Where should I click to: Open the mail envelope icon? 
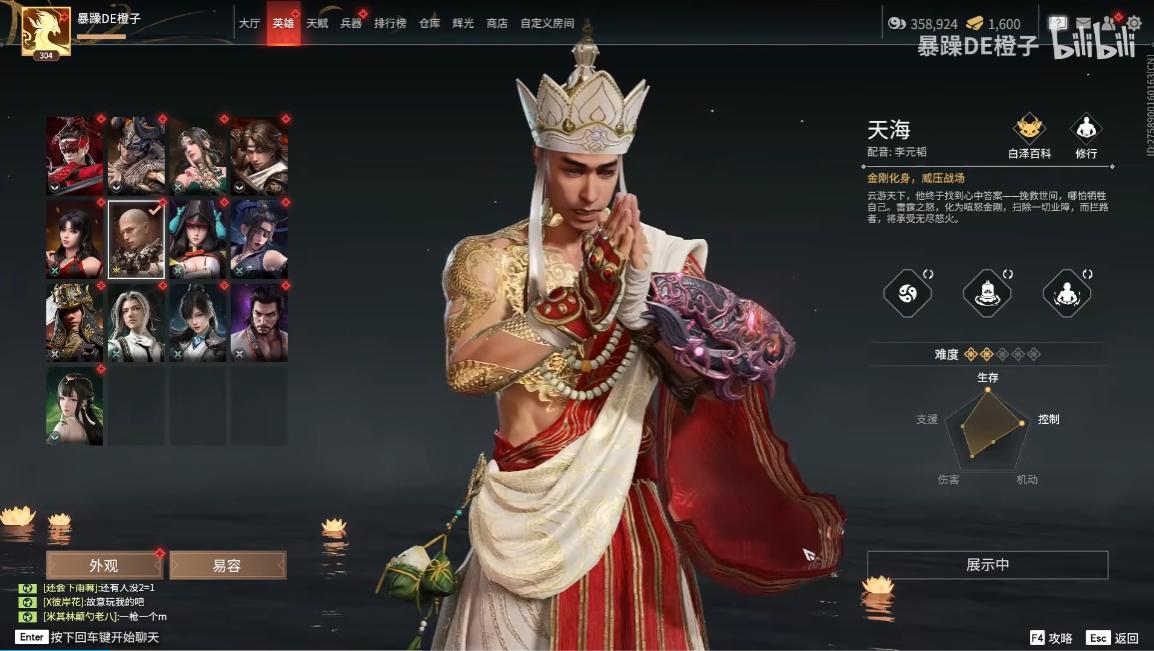(x=1084, y=23)
